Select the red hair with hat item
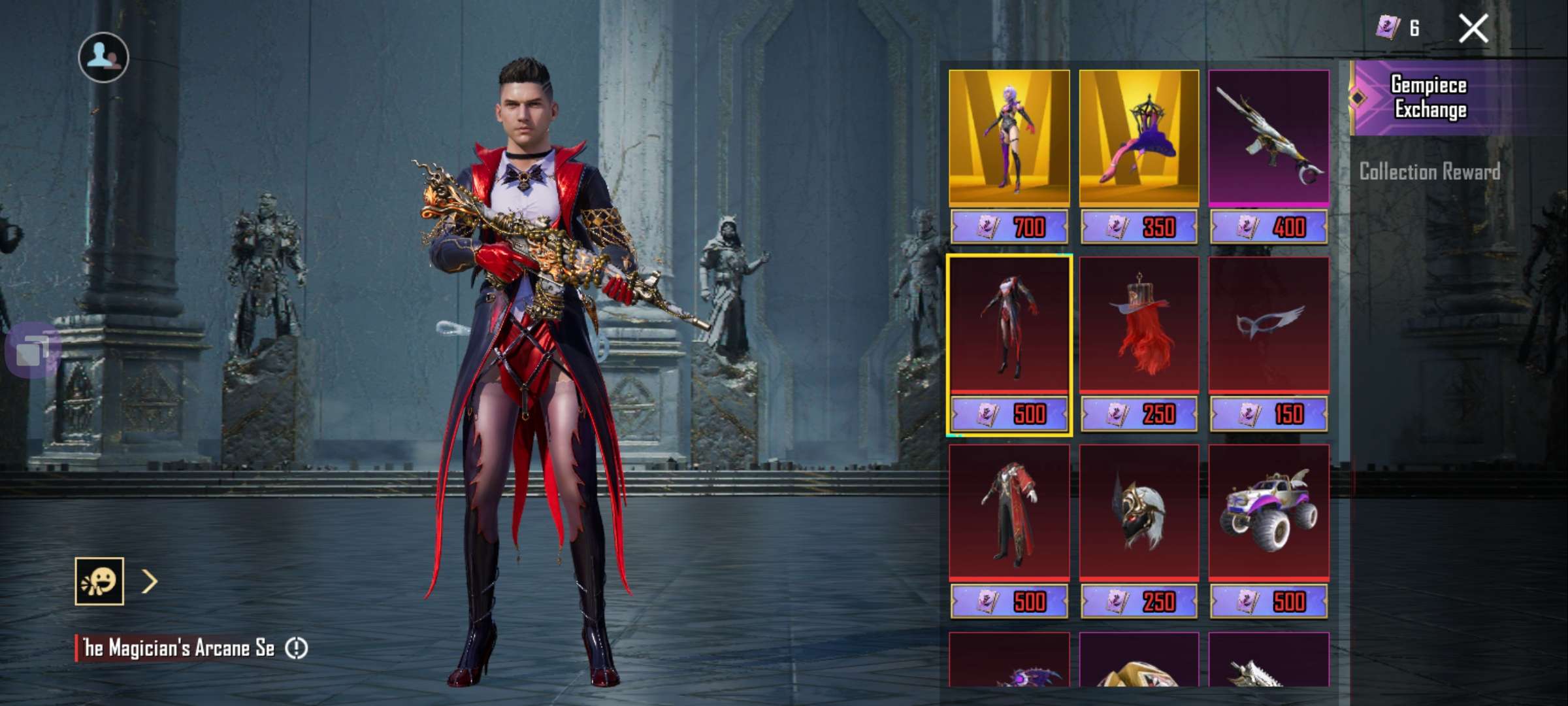The image size is (1568, 706). coord(1139,326)
